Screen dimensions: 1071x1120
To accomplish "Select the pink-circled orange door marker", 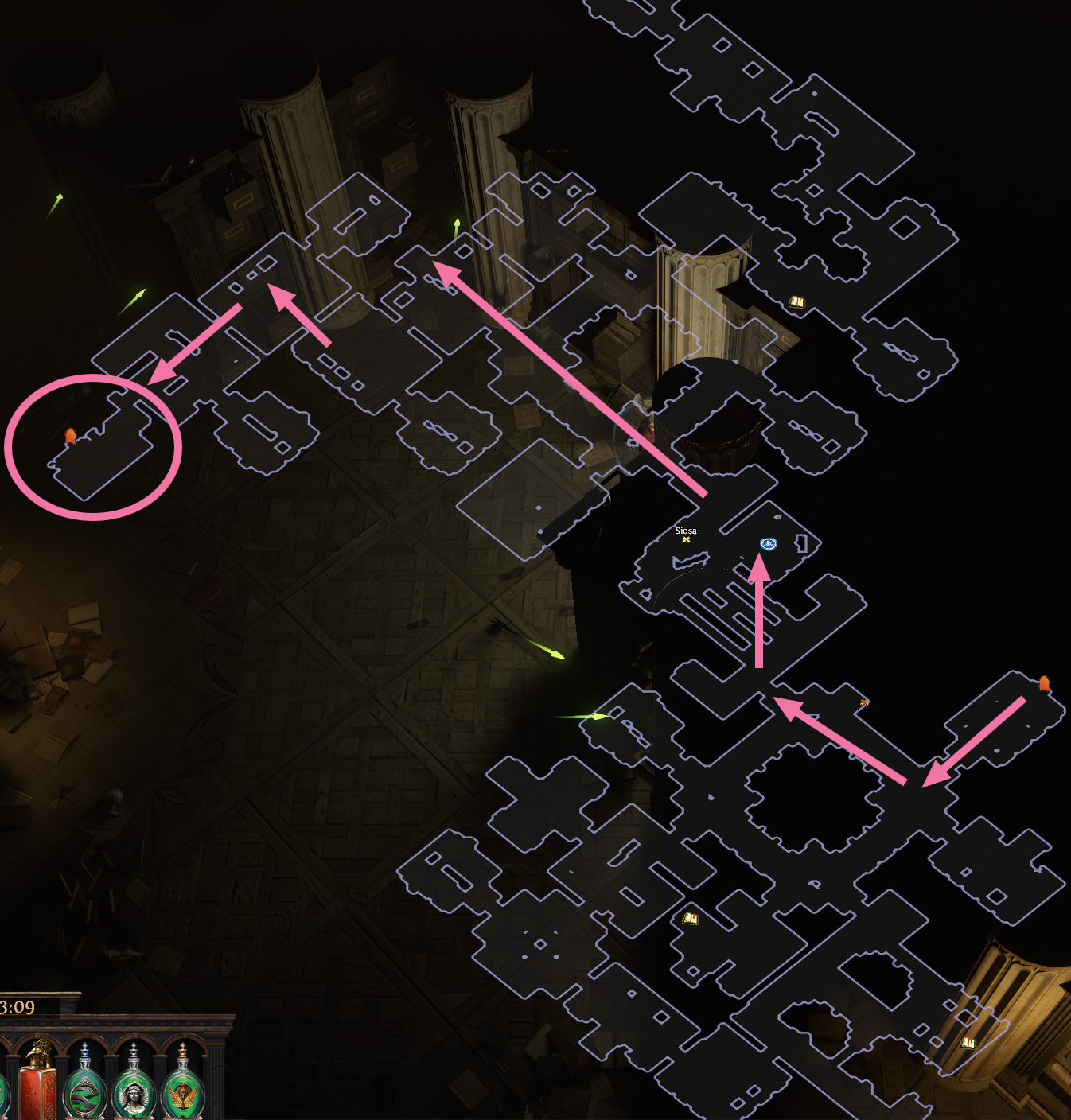I will pos(70,436).
